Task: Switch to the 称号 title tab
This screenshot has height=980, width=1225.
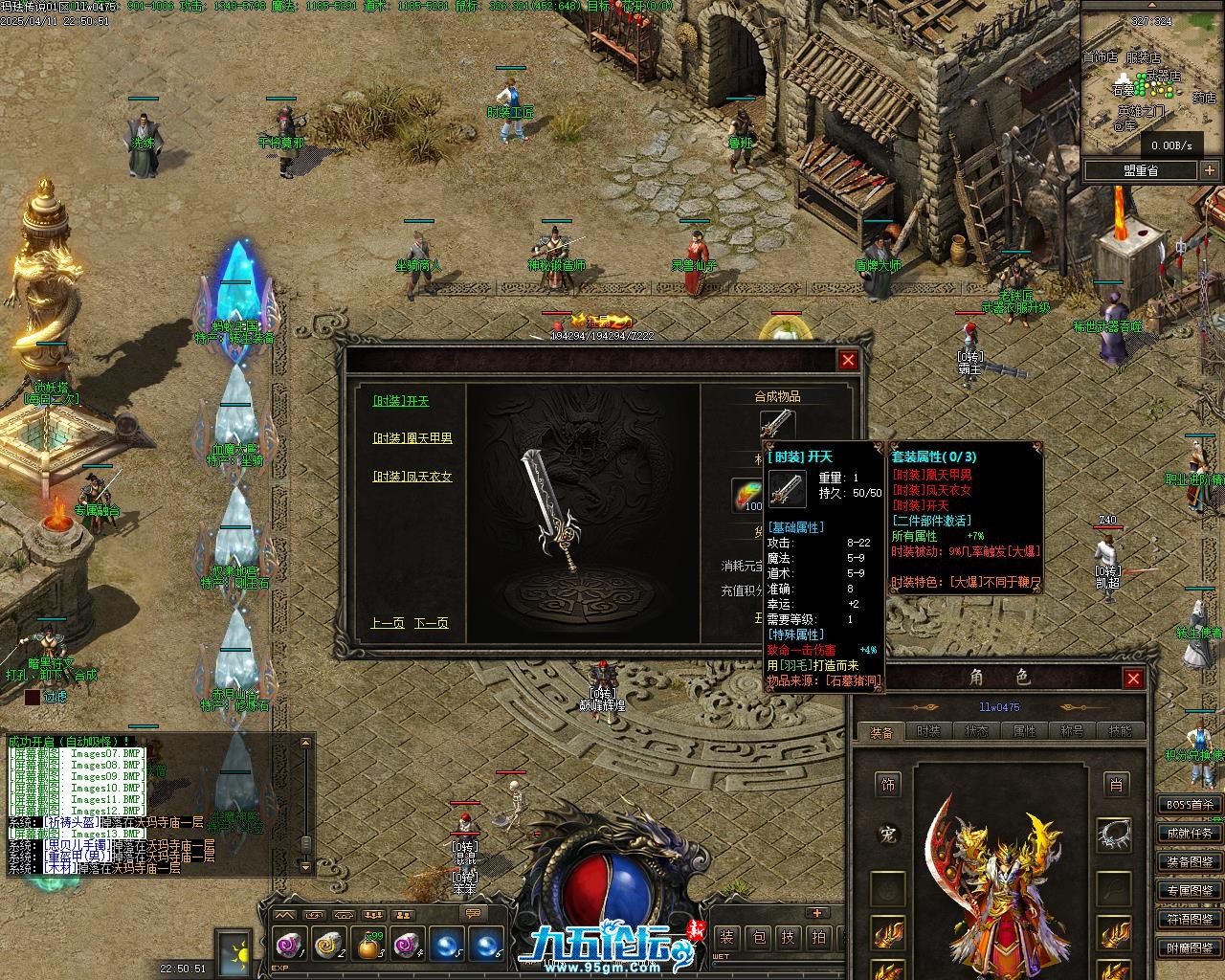Action: tap(1072, 731)
